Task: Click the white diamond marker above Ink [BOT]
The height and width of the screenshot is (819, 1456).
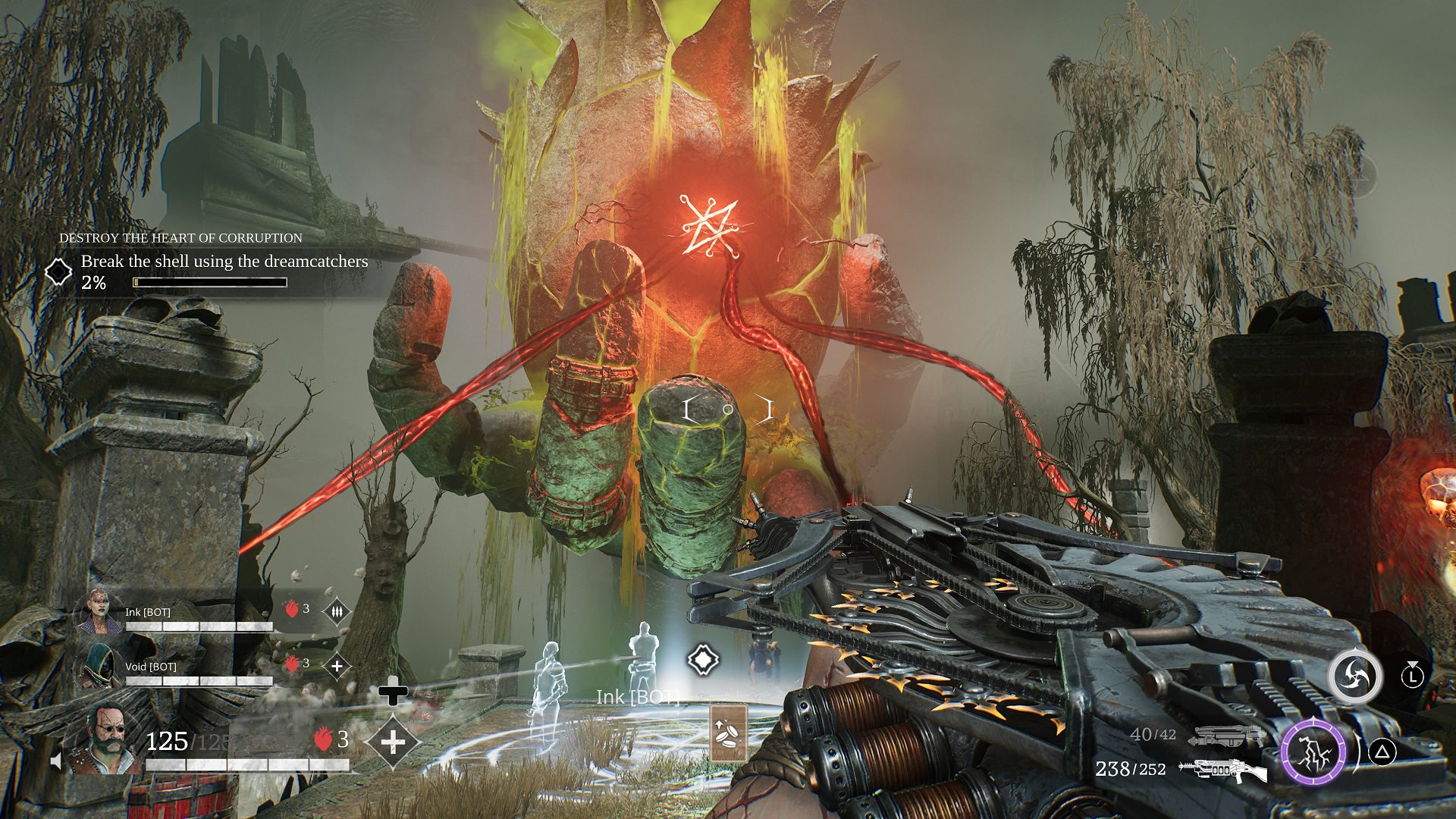Action: point(703,660)
